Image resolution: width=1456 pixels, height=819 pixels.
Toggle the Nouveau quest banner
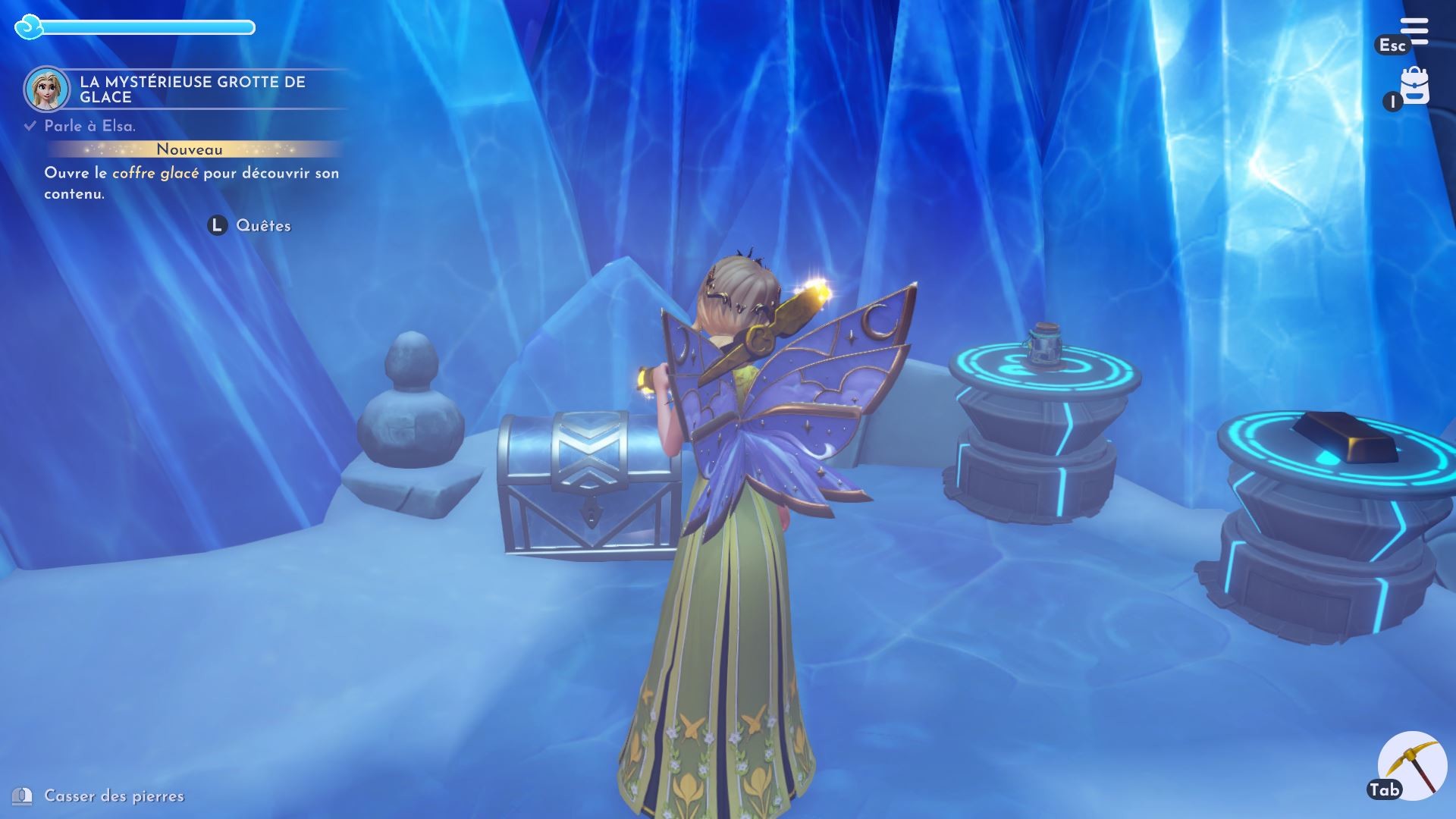click(188, 149)
